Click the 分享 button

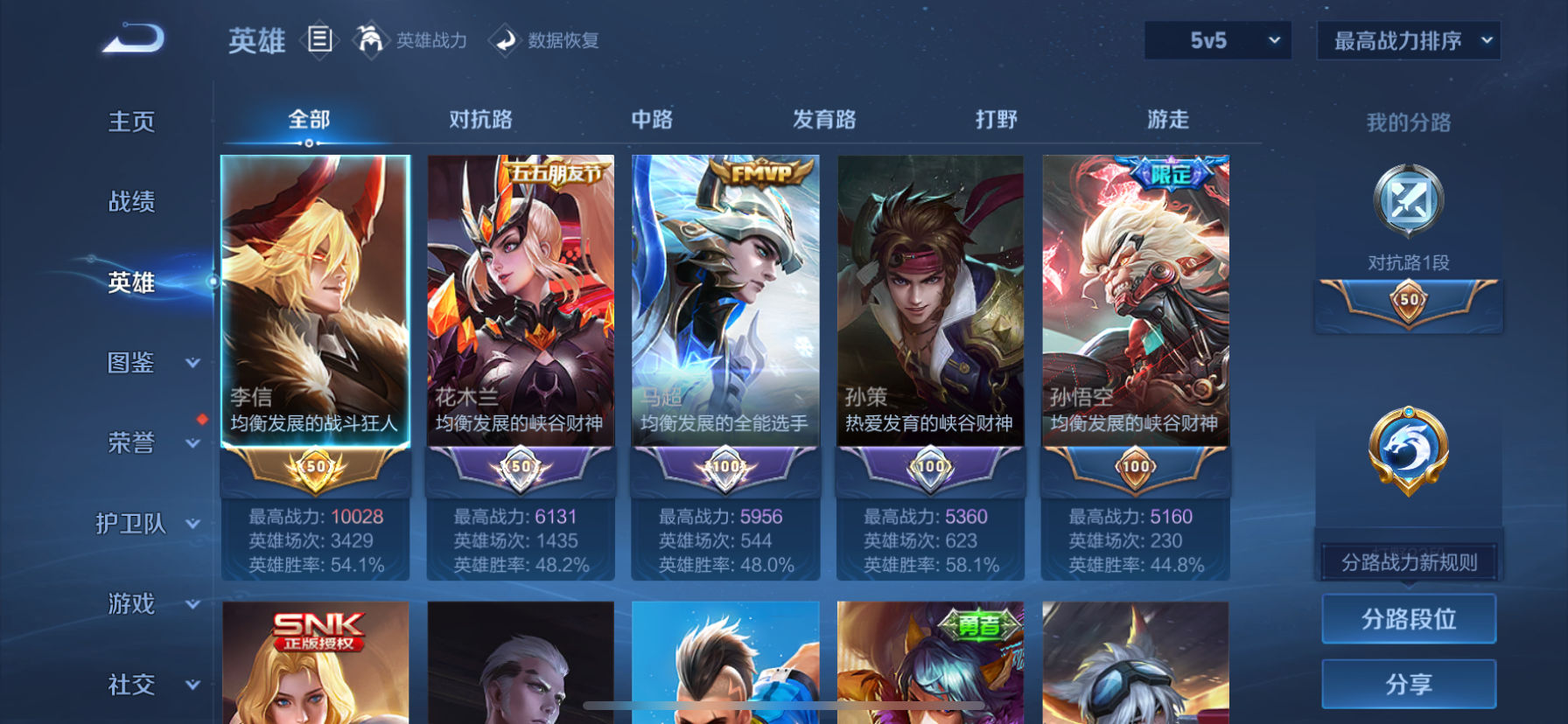[x=1408, y=683]
